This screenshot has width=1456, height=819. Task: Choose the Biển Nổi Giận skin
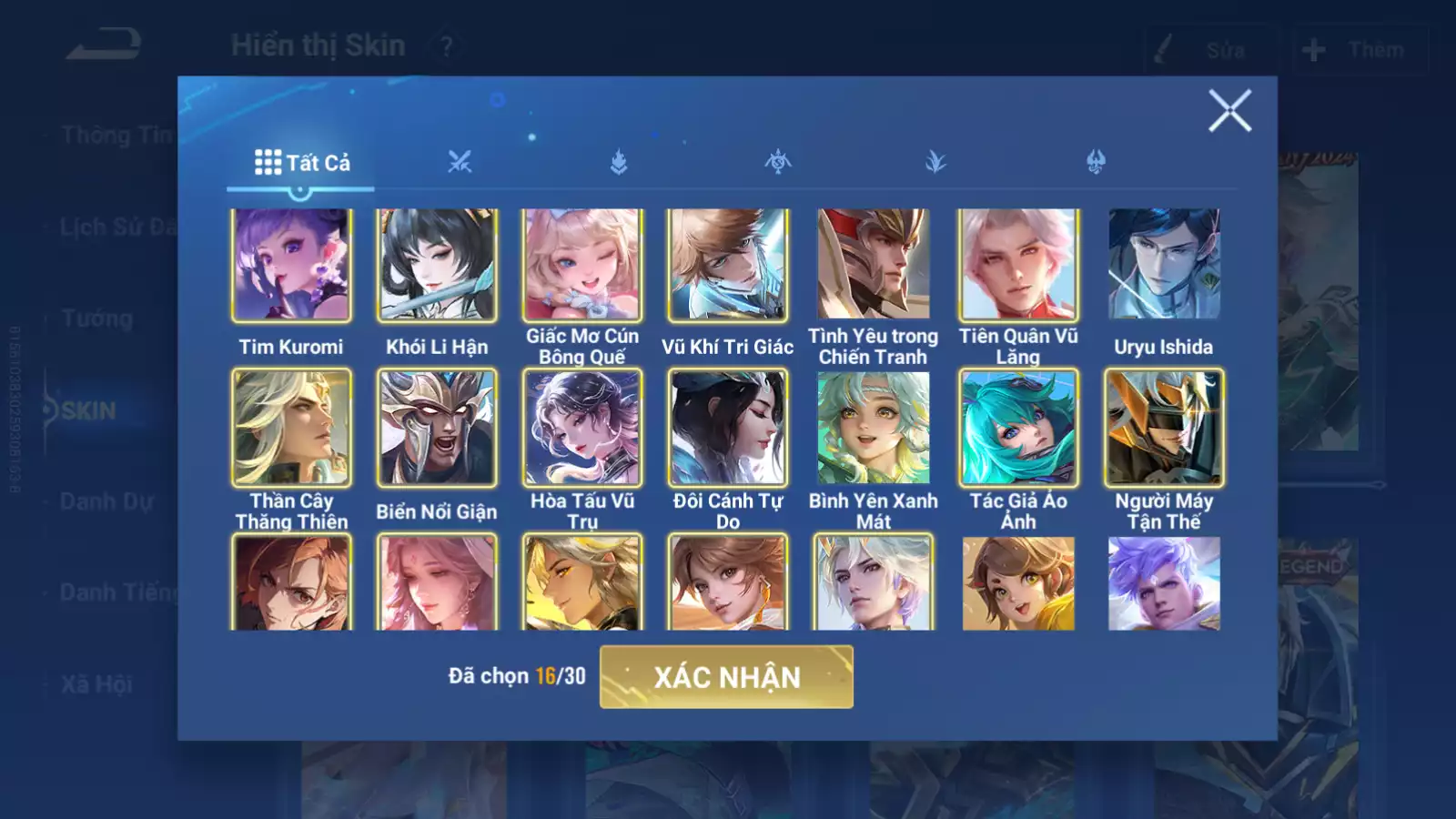(x=437, y=428)
